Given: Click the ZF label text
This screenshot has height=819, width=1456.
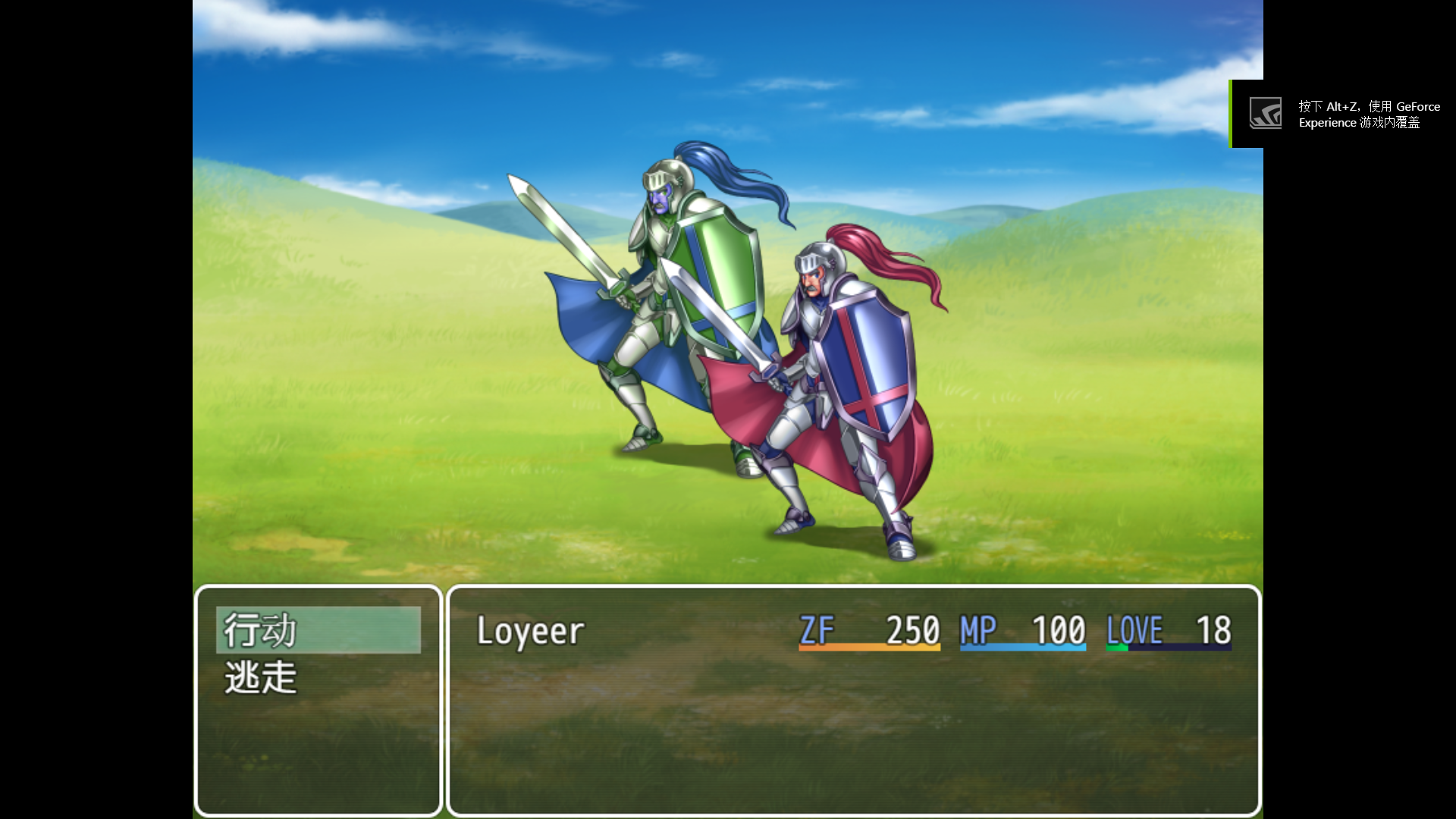Looking at the screenshot, I should tap(815, 630).
